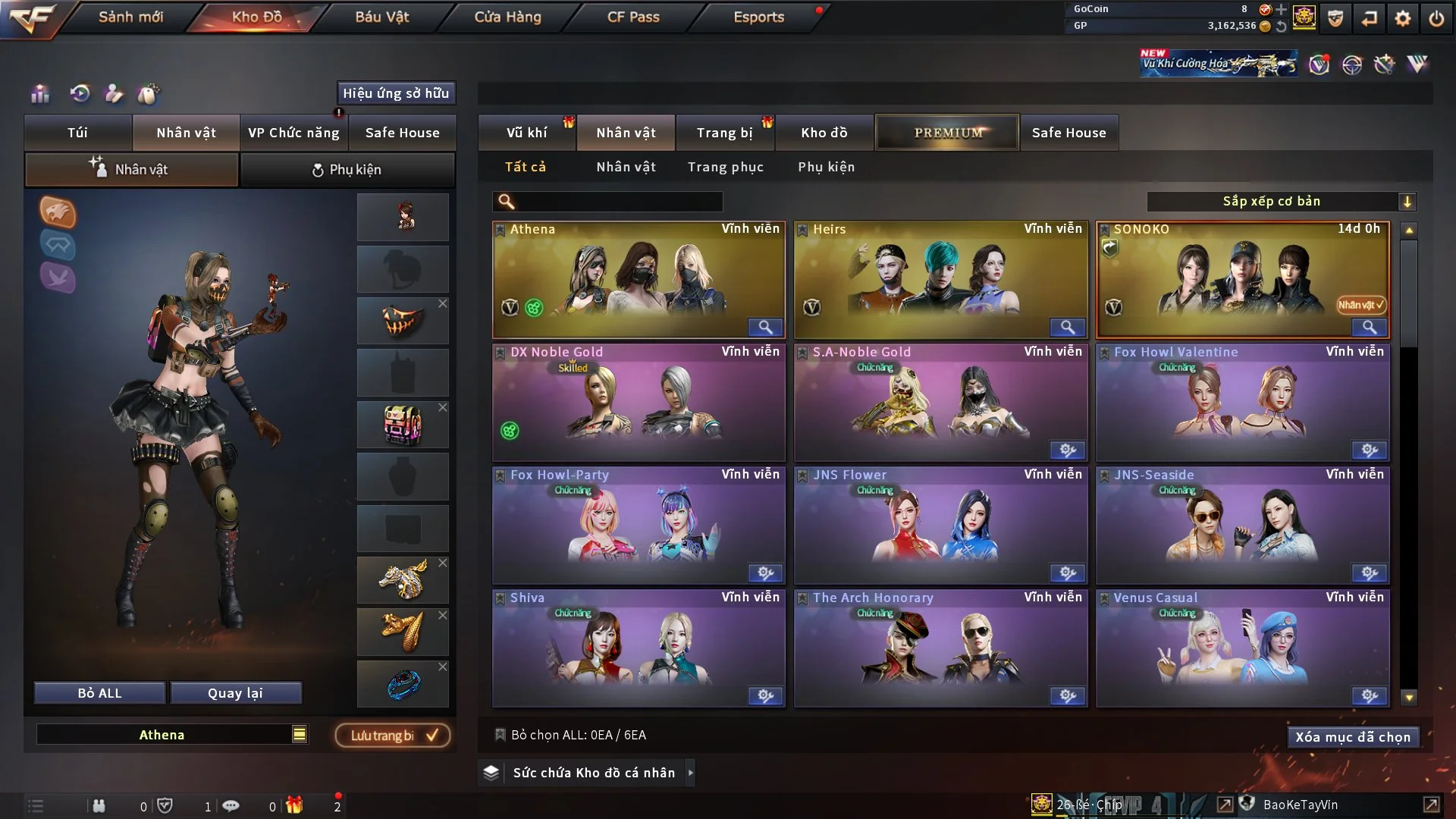1456x819 pixels.
Task: Switch to the Phụ kiện character sub-tab
Action: (347, 170)
